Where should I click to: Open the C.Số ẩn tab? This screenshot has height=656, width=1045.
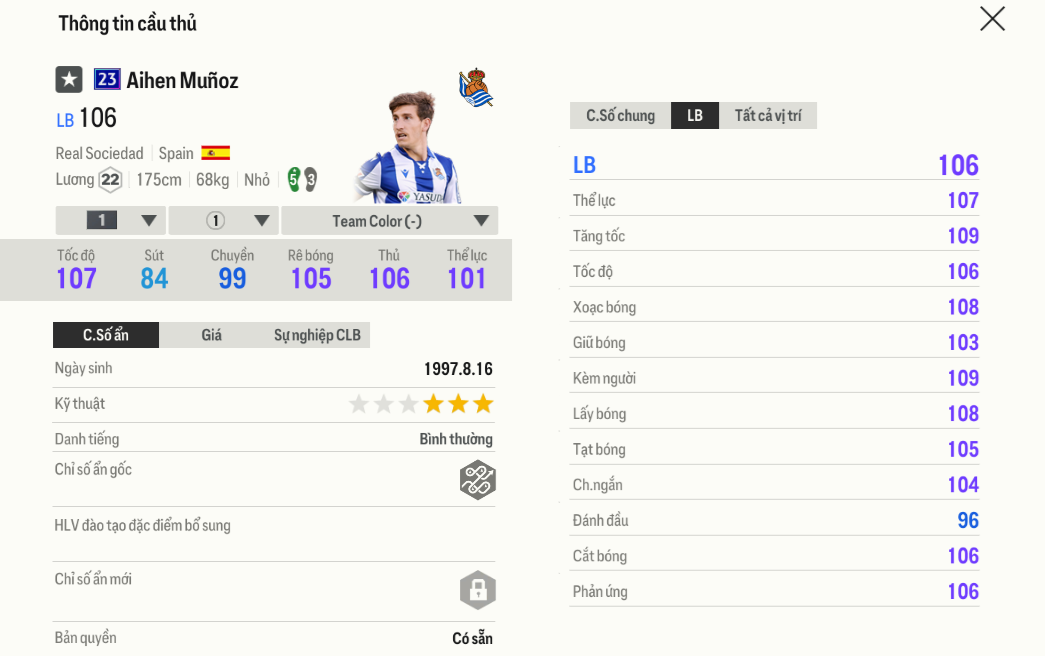point(106,335)
